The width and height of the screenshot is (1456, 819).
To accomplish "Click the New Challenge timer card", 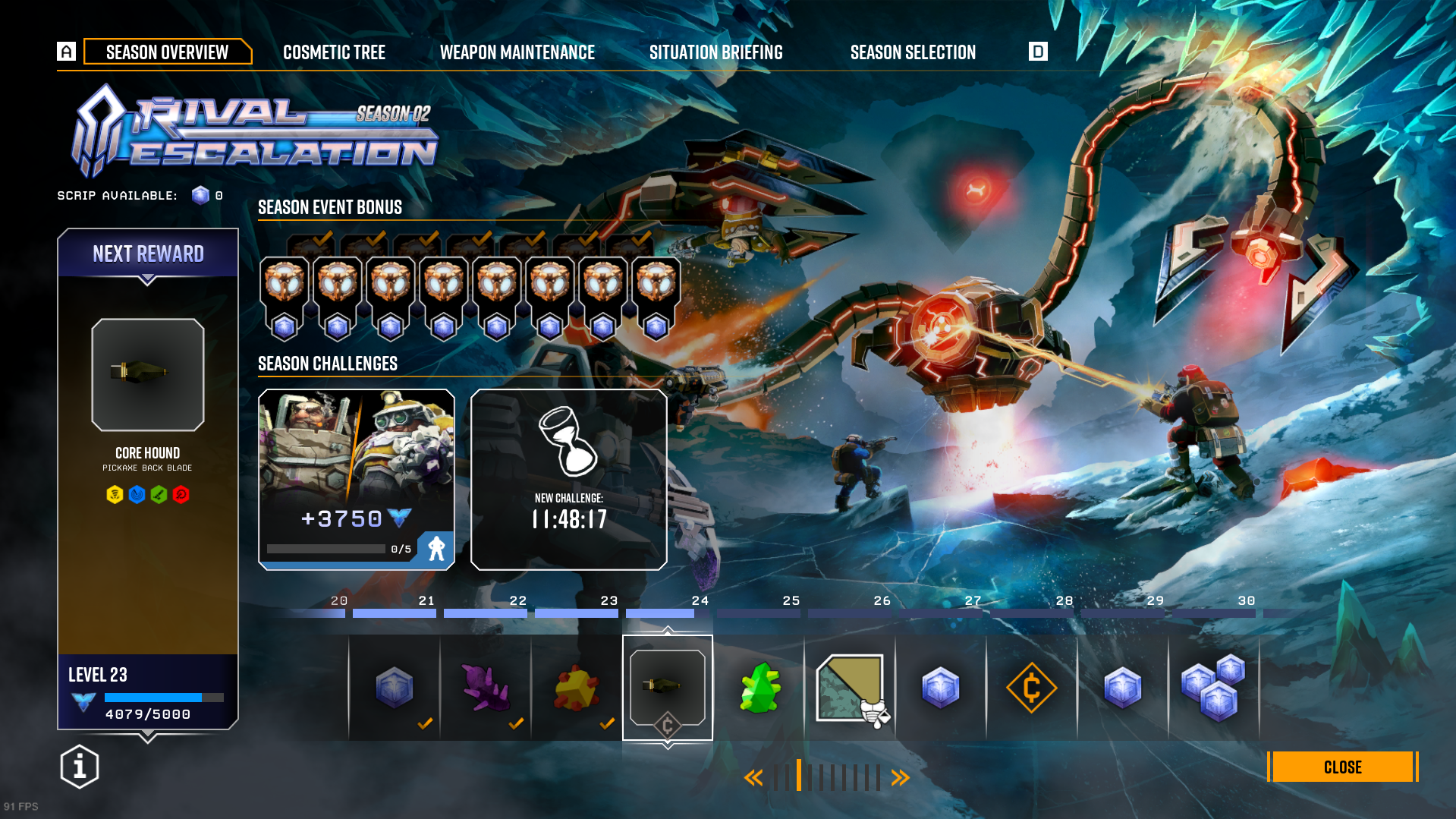I will tap(569, 479).
